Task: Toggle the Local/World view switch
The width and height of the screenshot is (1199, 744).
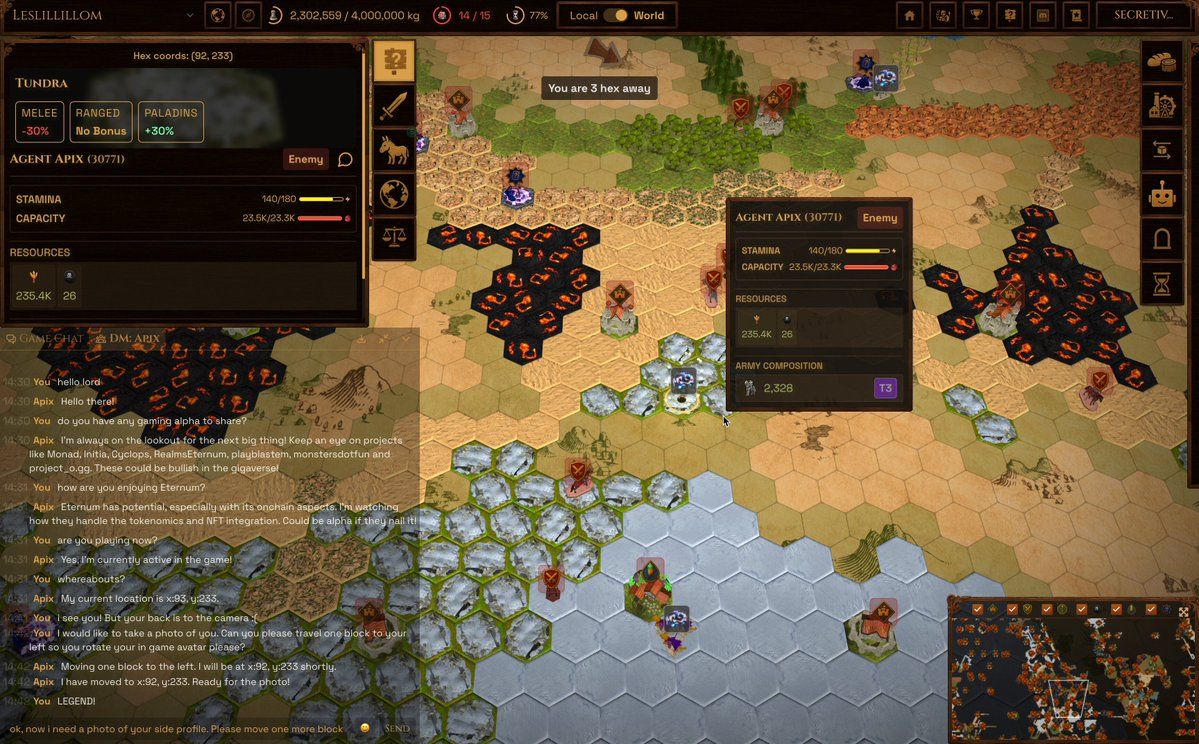Action: tap(621, 15)
